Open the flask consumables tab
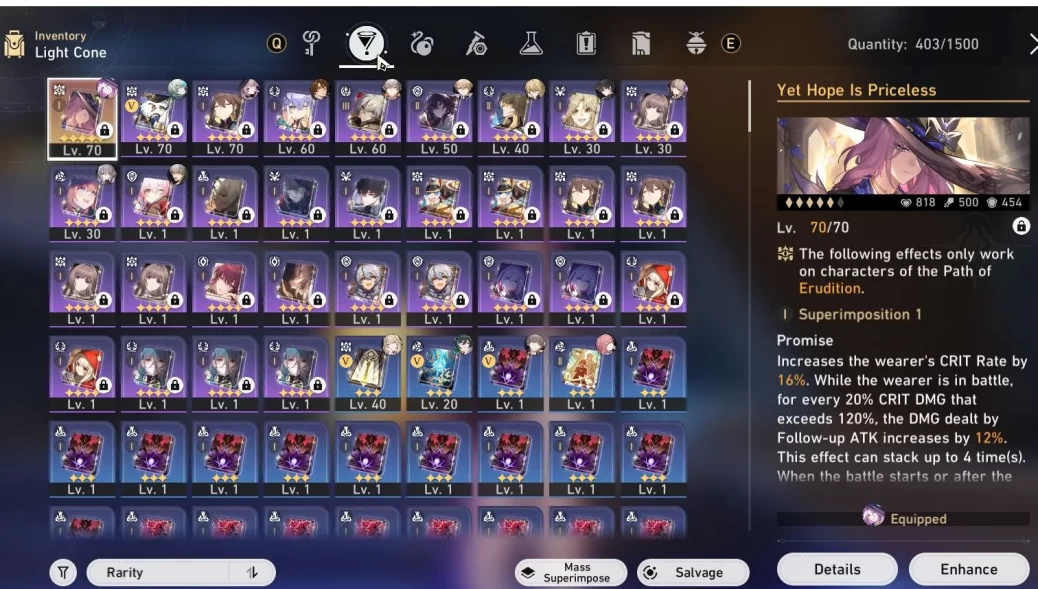 click(531, 43)
